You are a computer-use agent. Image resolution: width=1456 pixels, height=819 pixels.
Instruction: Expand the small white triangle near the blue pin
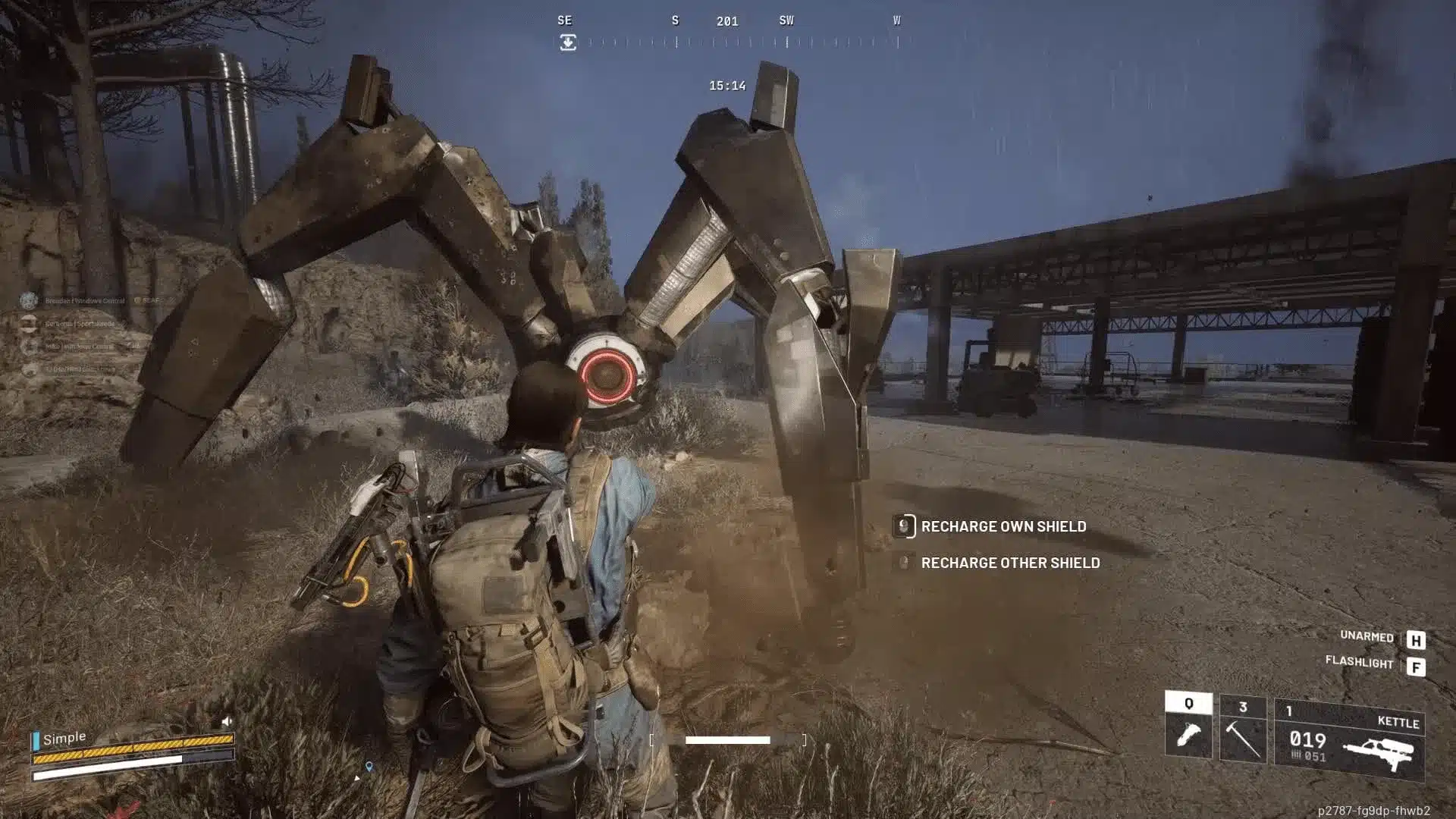(x=357, y=778)
